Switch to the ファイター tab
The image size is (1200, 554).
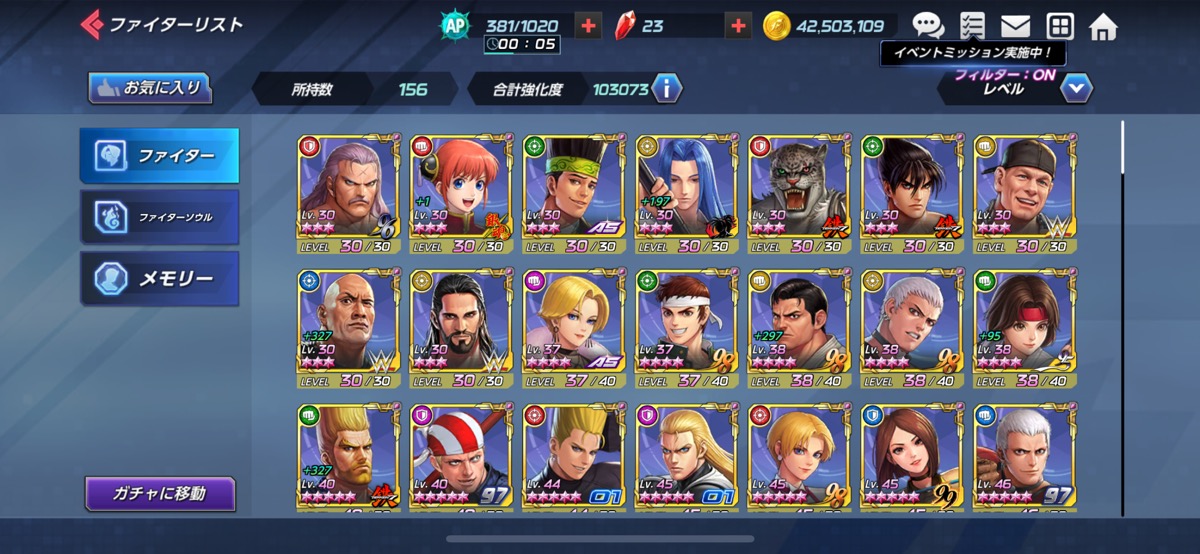[x=159, y=156]
